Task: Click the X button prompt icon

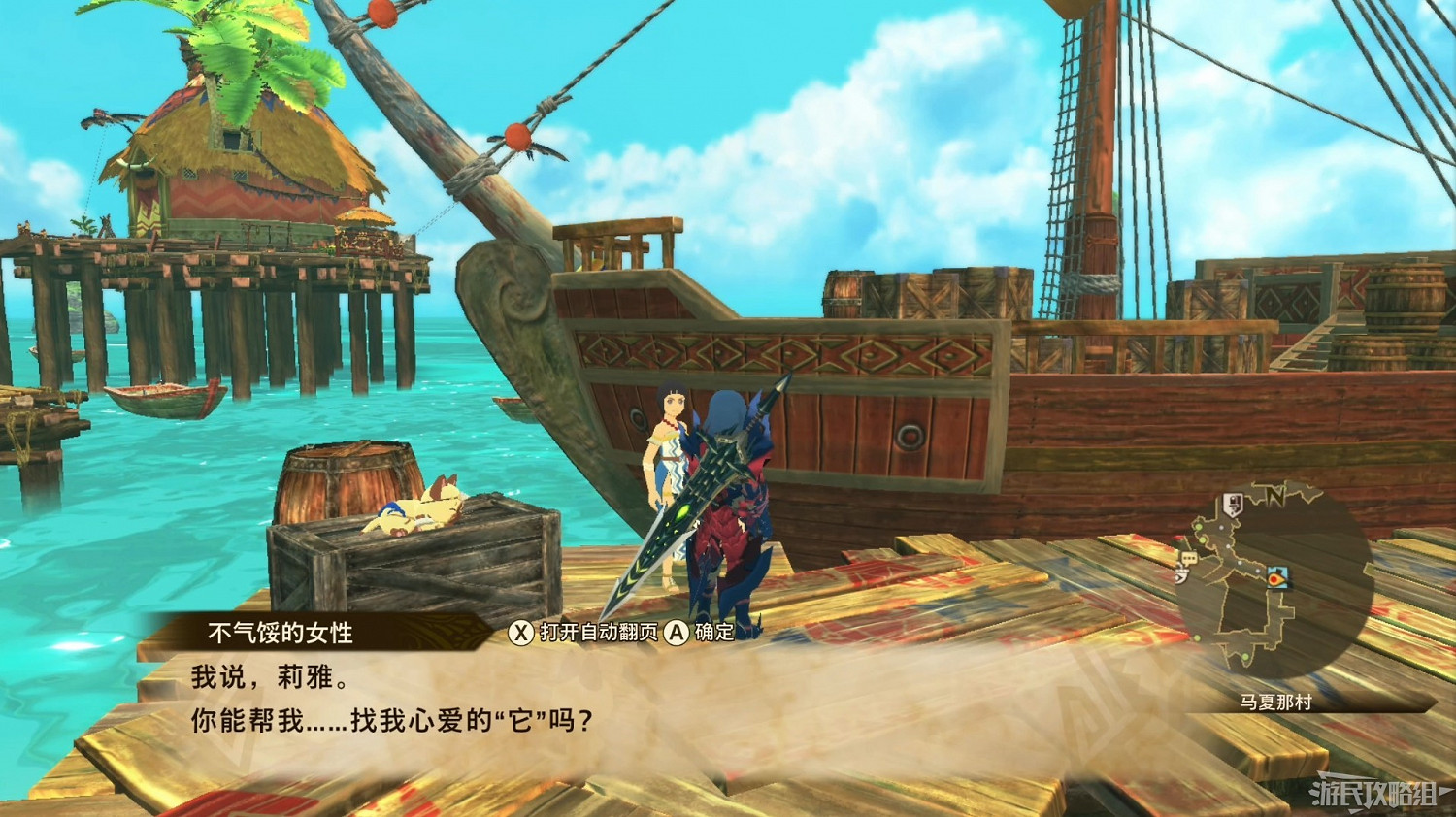Action: (523, 631)
